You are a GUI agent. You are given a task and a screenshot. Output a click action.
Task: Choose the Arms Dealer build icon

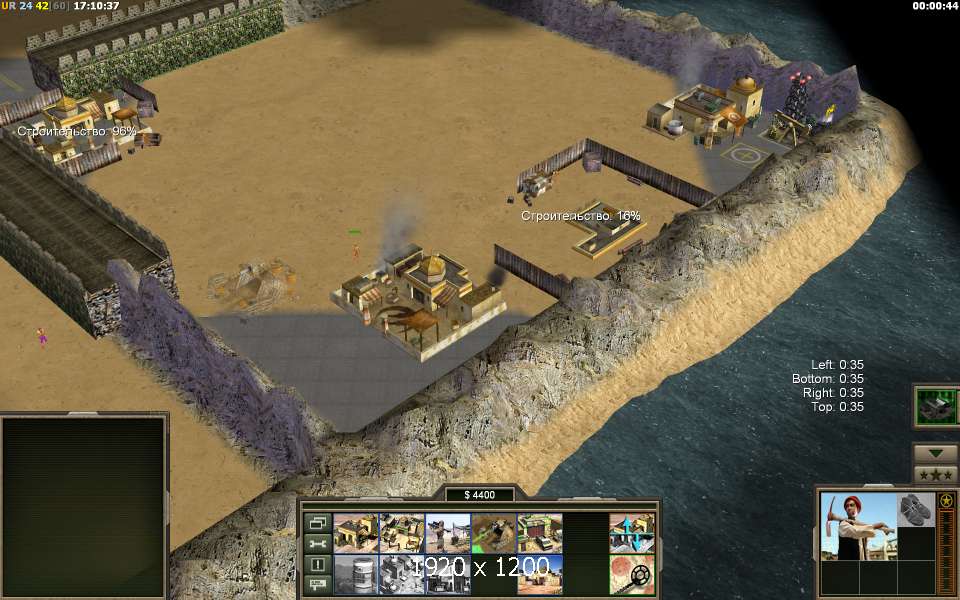click(539, 533)
